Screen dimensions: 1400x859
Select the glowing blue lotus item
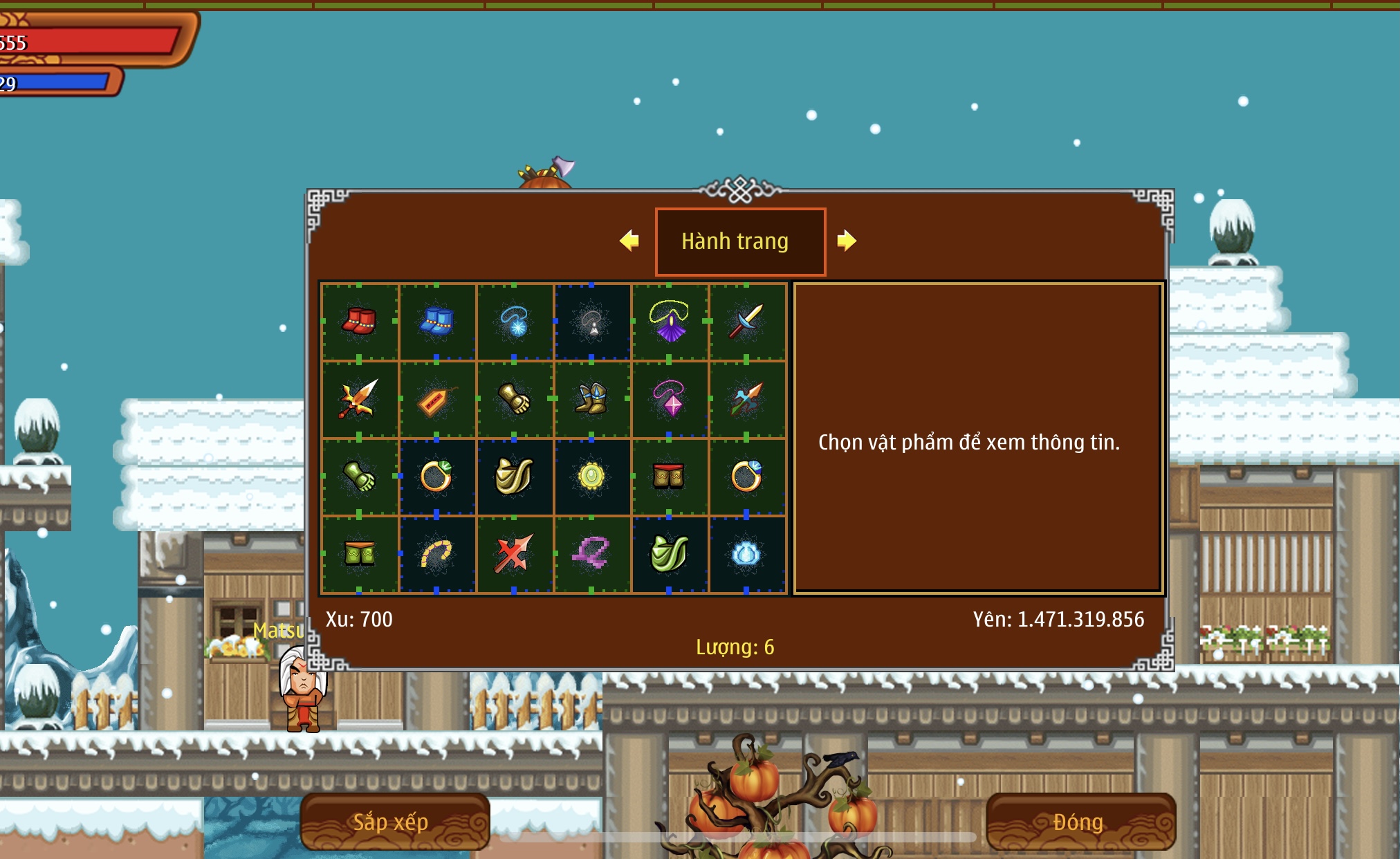pyautogui.click(x=746, y=554)
